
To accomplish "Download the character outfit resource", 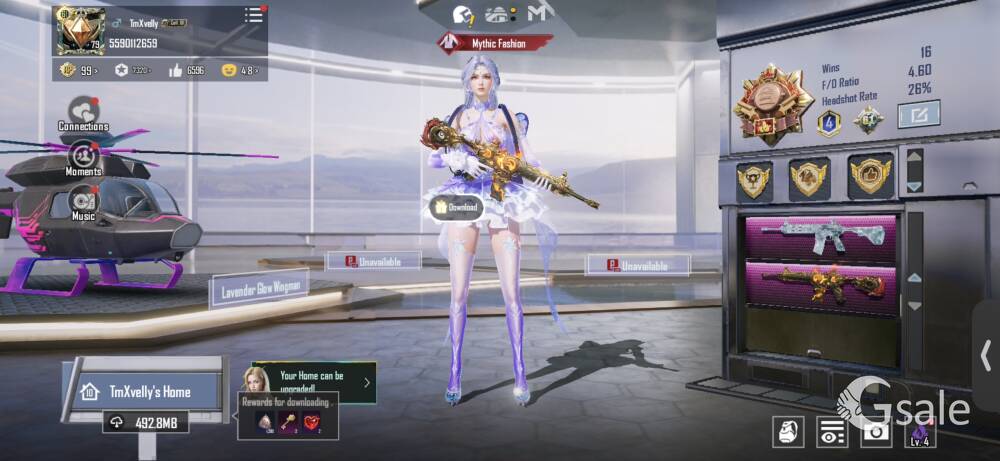I will [x=455, y=207].
